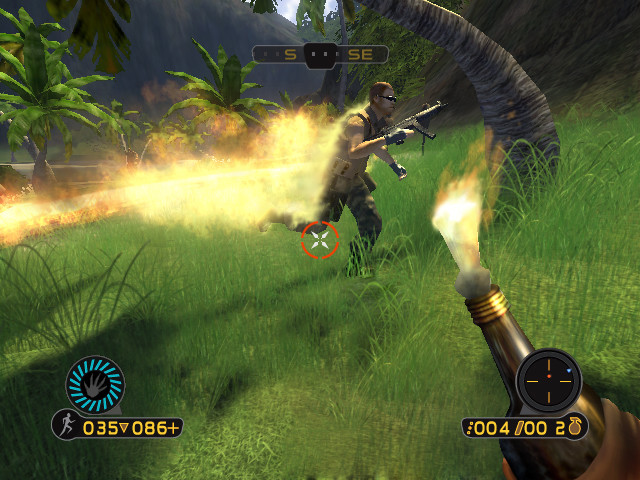Click the compass heading strip
Image resolution: width=640 pixels, height=480 pixels.
(x=320, y=54)
